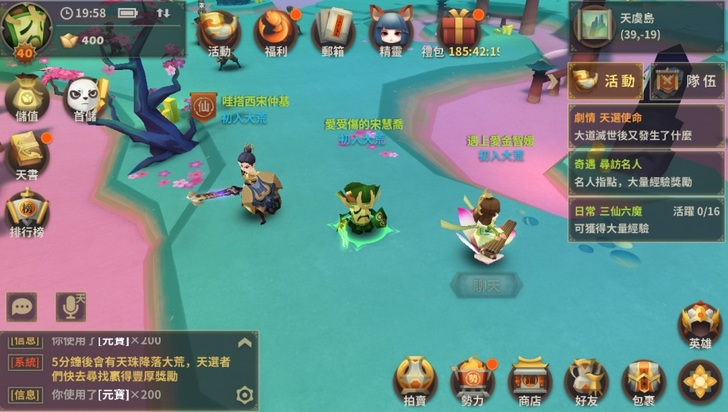Select the 劇情 天選使命 story quest

(645, 125)
